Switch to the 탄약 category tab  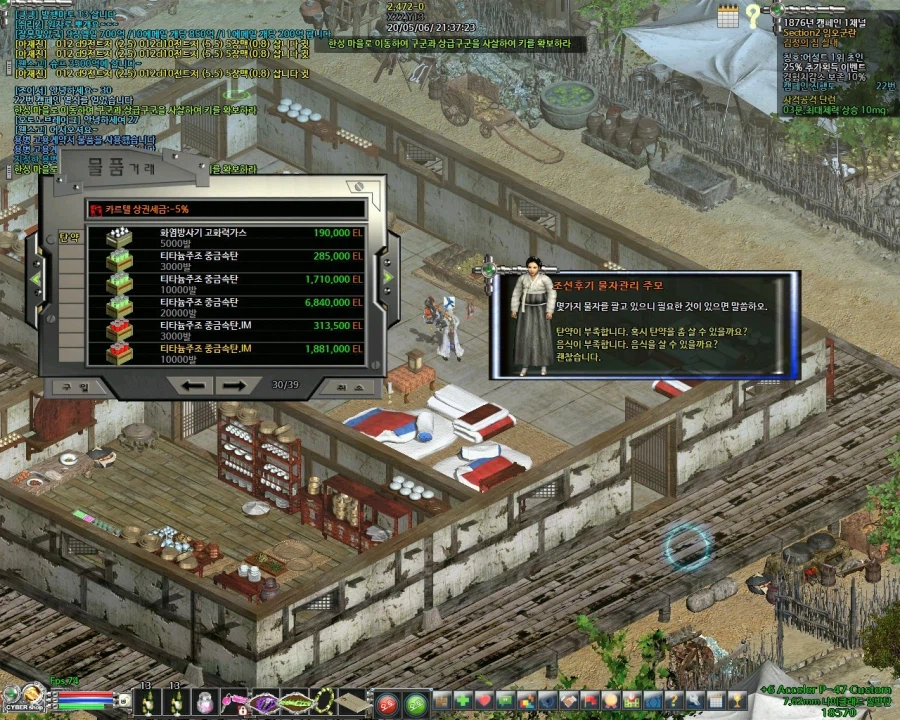click(70, 238)
